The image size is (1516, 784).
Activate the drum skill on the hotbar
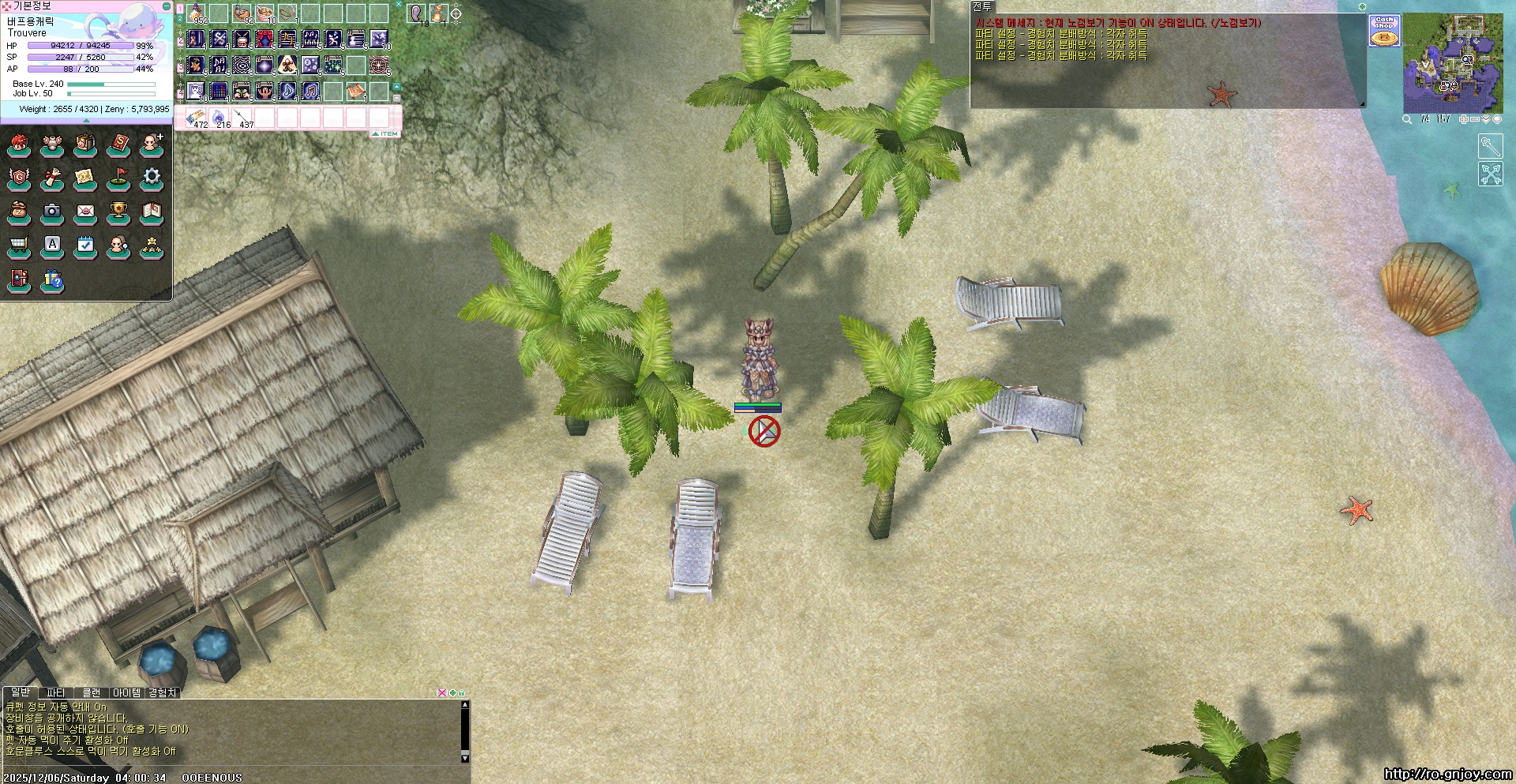click(242, 38)
